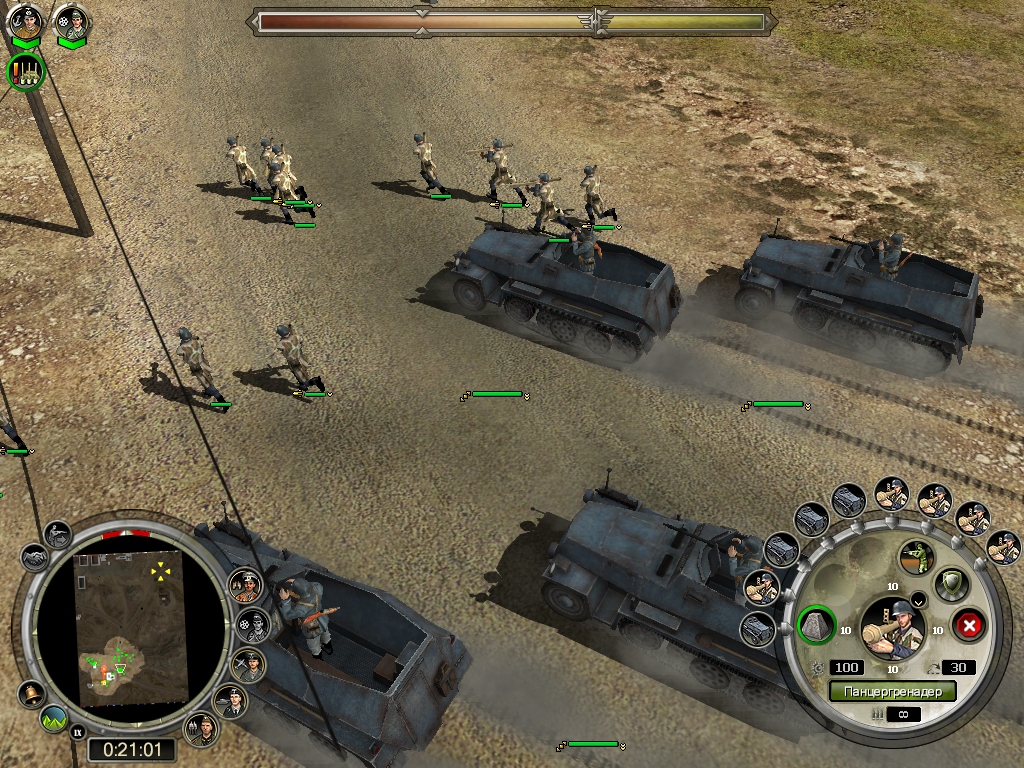The width and height of the screenshot is (1024, 768).
Task: Toggle the green mountains terrain button
Action: coord(55,719)
